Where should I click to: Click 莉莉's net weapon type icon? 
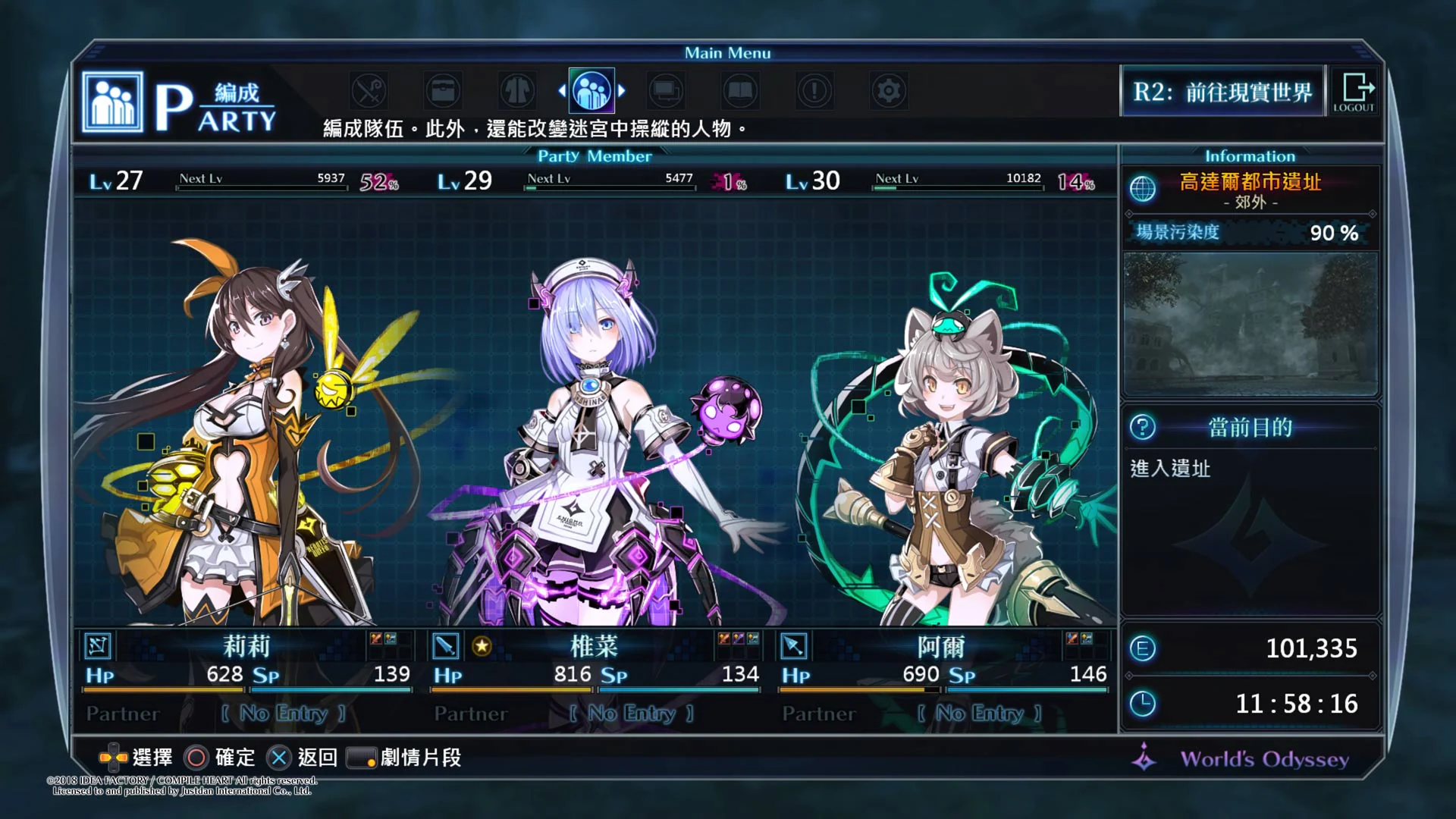point(98,646)
